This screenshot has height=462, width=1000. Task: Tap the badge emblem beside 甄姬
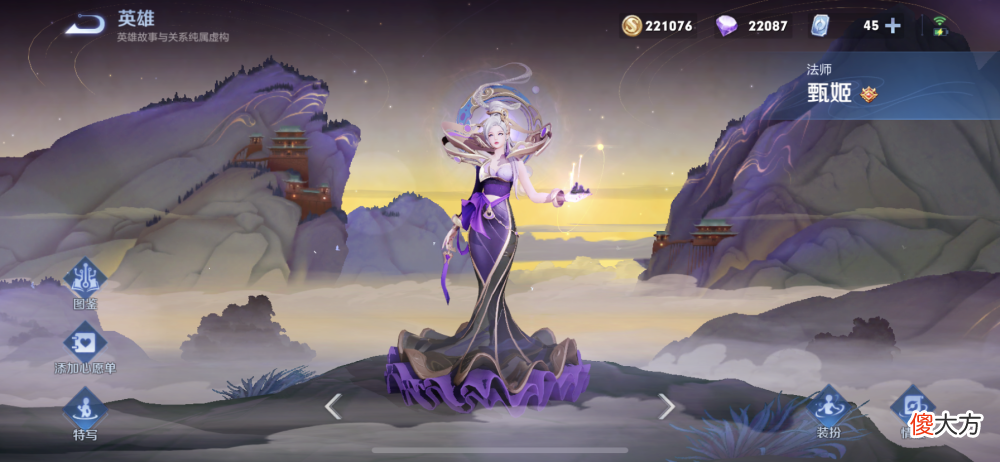[869, 94]
